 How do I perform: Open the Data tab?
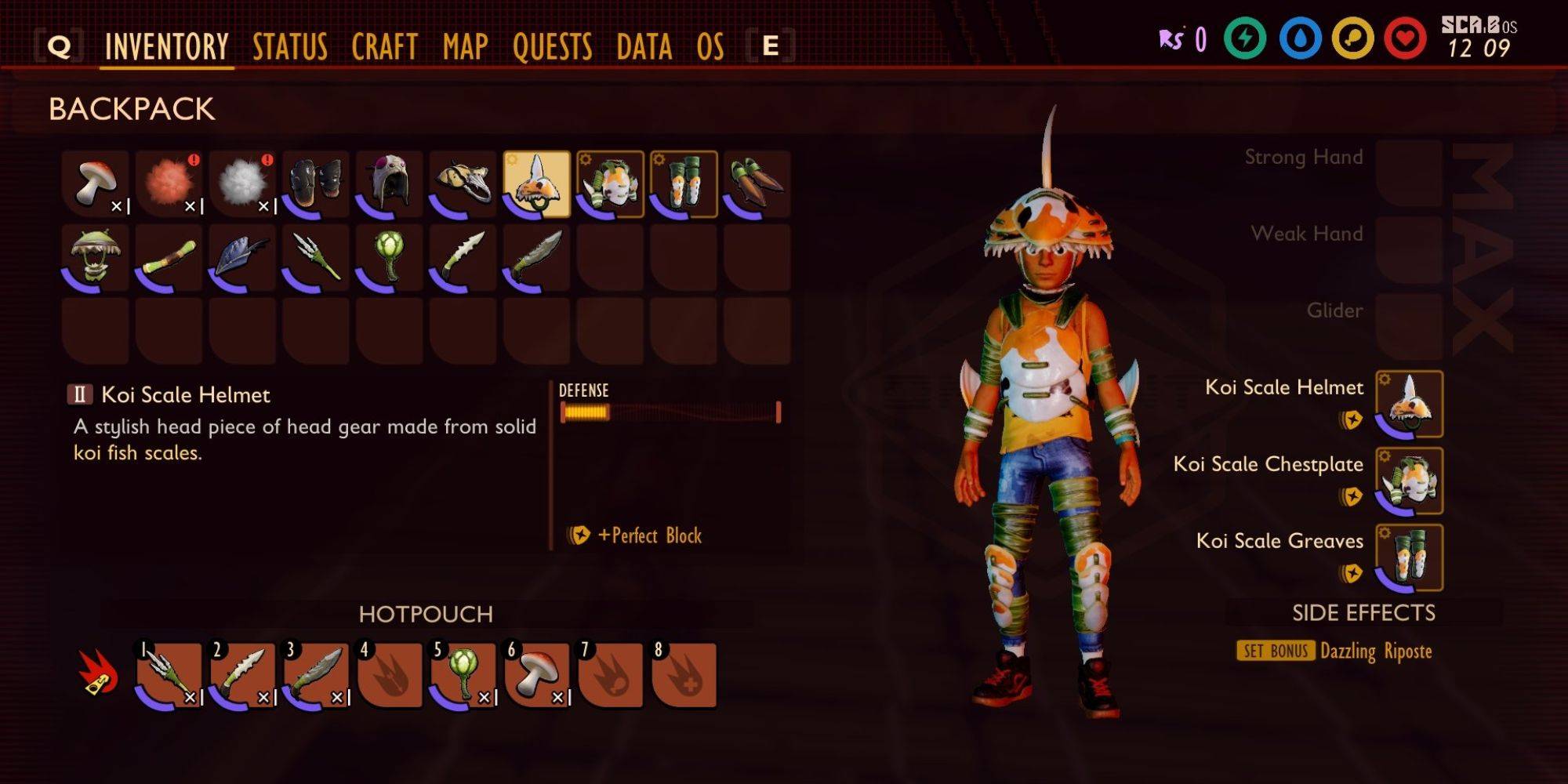tap(644, 47)
